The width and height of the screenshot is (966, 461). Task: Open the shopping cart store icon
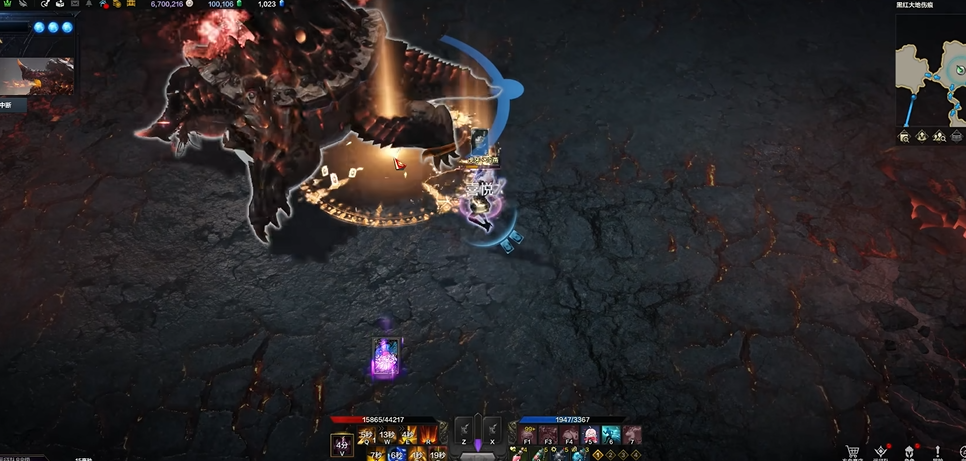coord(853,452)
